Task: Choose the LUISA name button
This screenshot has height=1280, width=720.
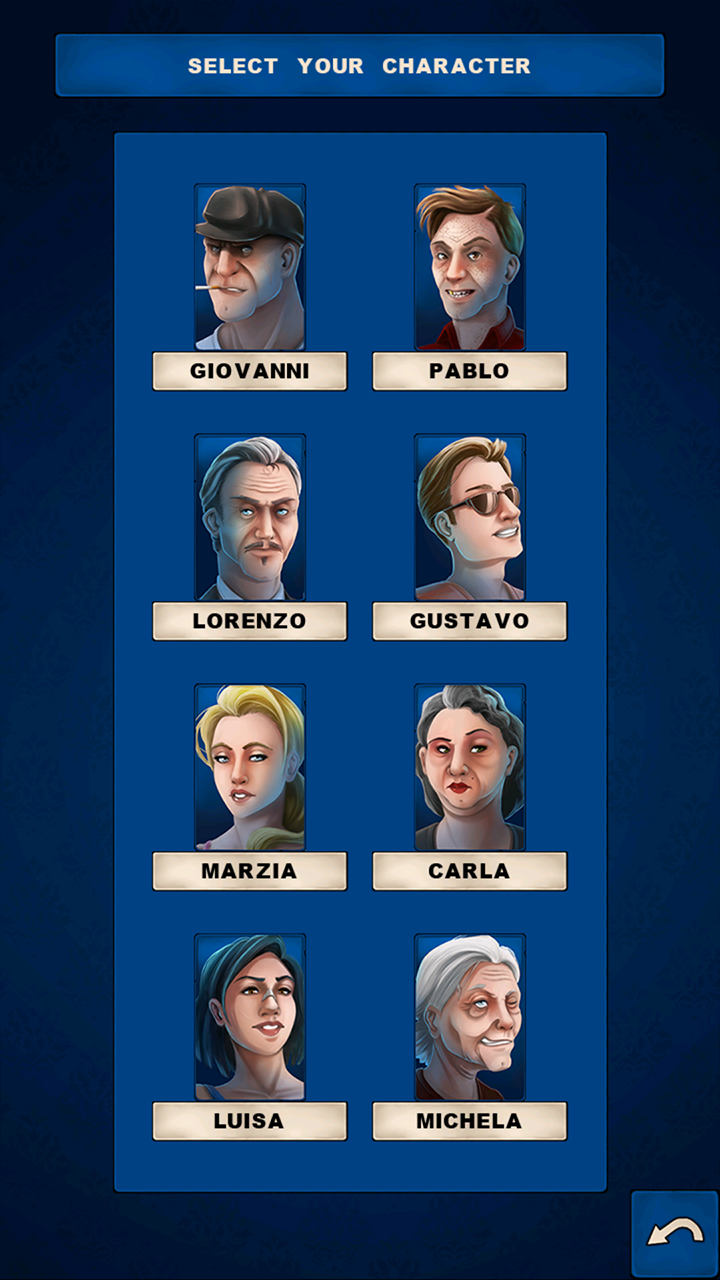Action: click(250, 1121)
